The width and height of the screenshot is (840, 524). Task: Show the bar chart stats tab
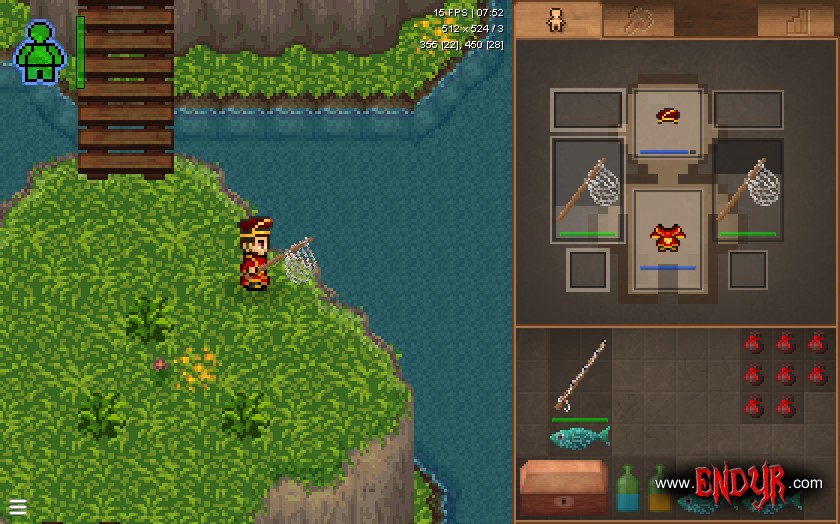[x=797, y=20]
